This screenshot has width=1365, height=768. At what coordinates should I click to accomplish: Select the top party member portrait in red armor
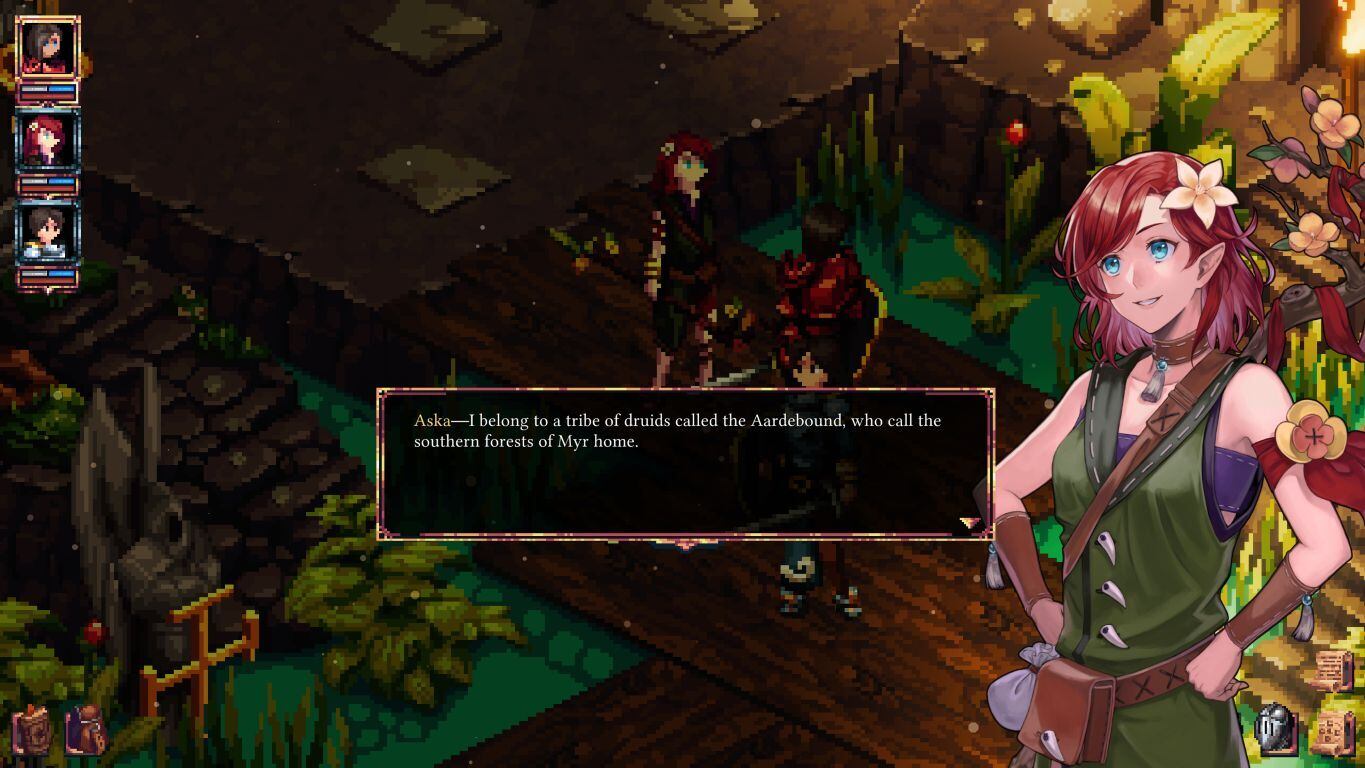pyautogui.click(x=47, y=48)
